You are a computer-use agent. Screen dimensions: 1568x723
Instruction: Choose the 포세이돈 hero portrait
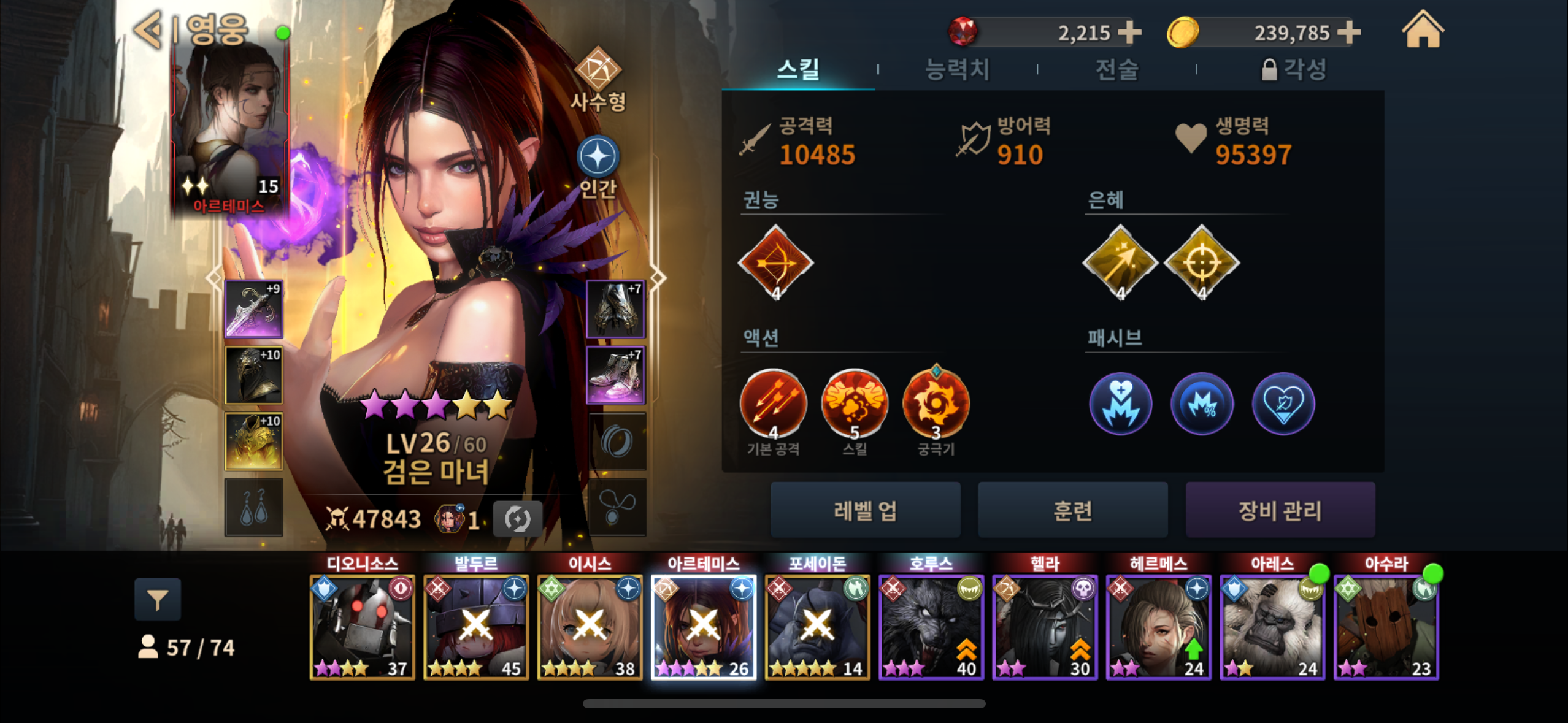tap(817, 627)
